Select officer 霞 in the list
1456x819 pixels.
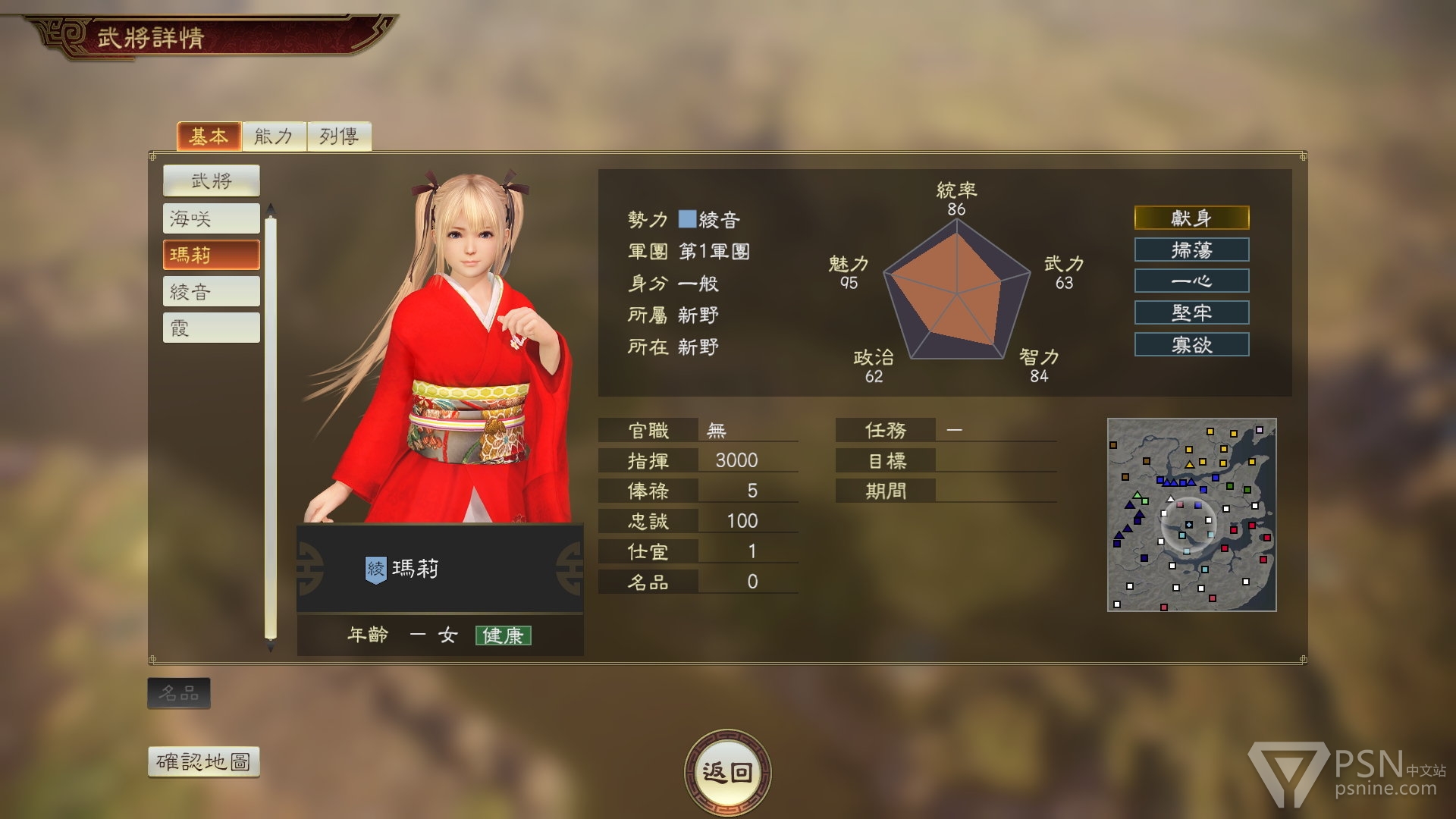click(x=211, y=328)
